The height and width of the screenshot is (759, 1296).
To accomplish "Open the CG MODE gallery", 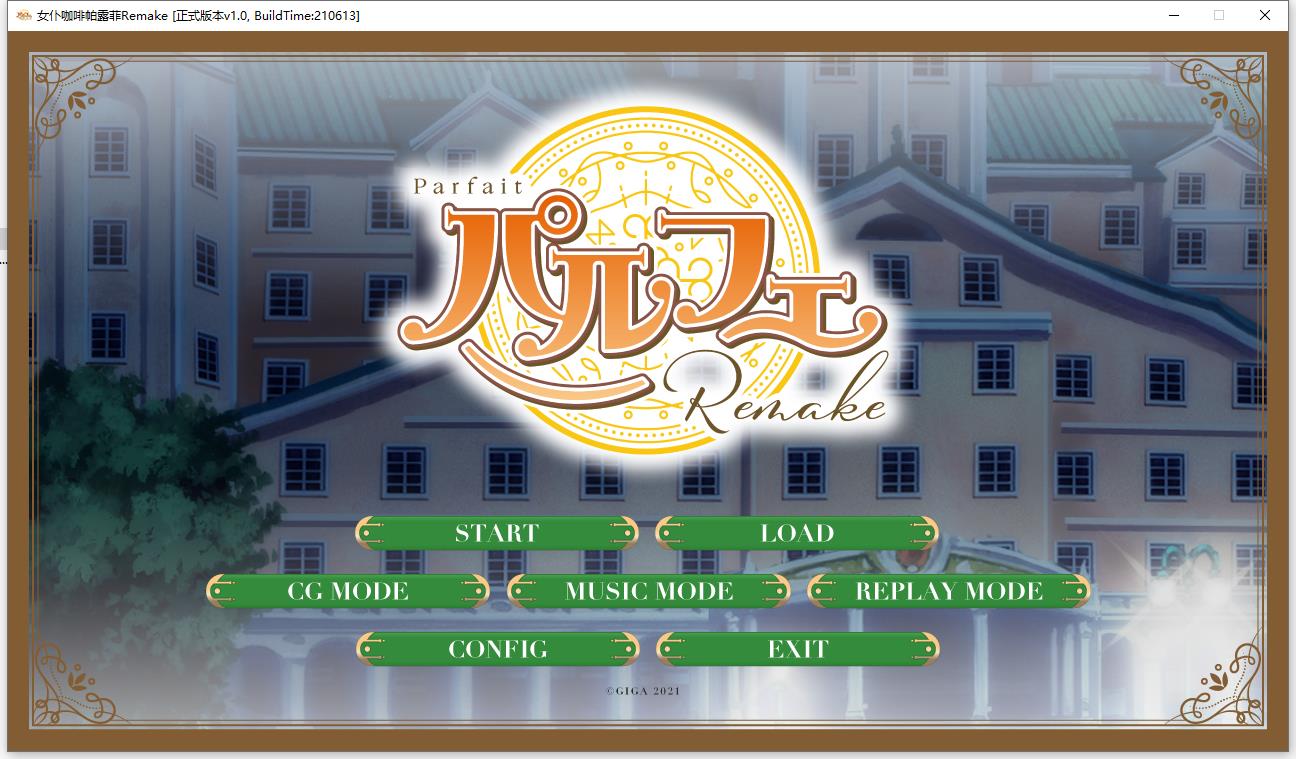I will 346,590.
